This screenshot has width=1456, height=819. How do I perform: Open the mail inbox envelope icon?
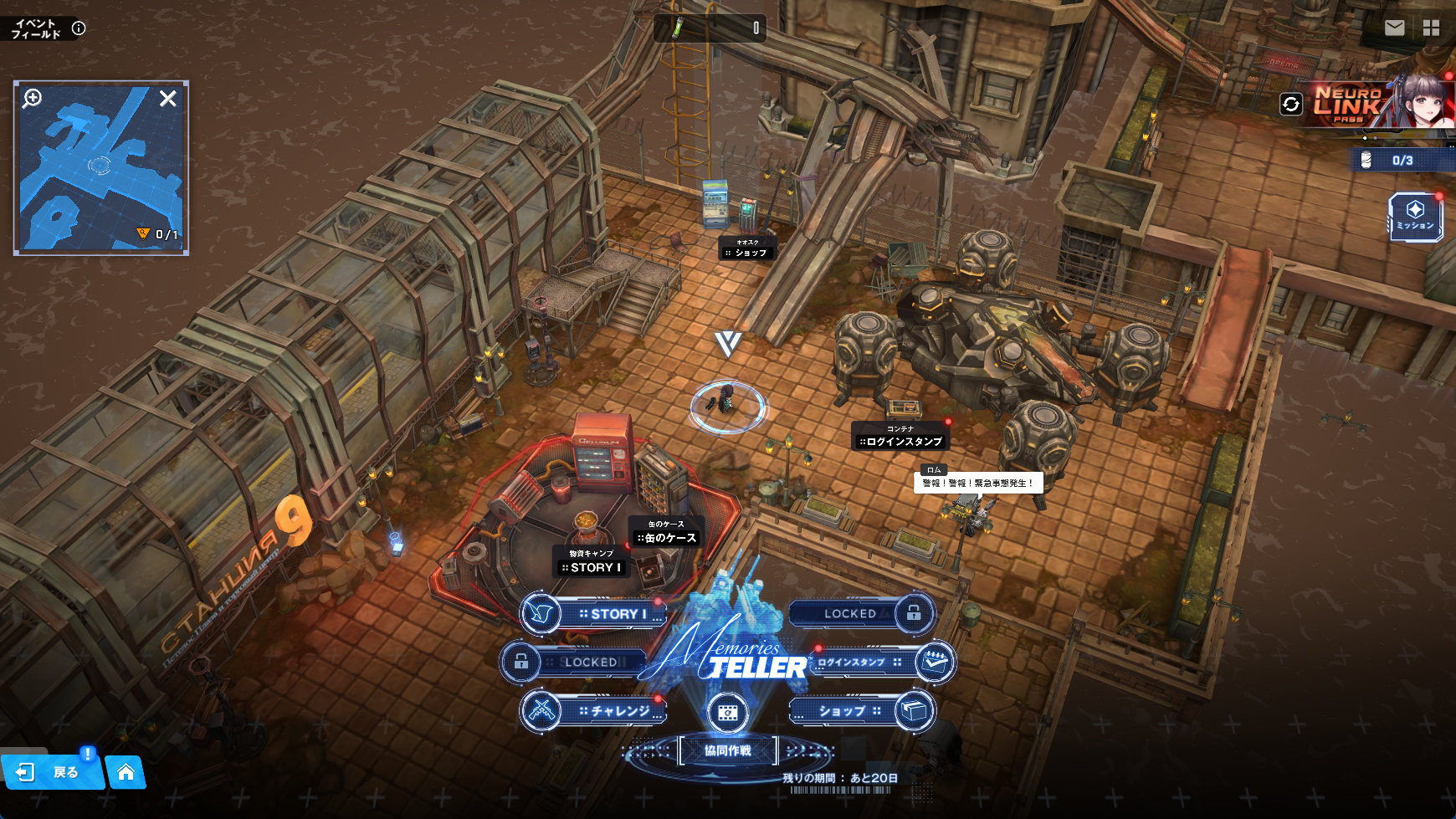point(1394,28)
